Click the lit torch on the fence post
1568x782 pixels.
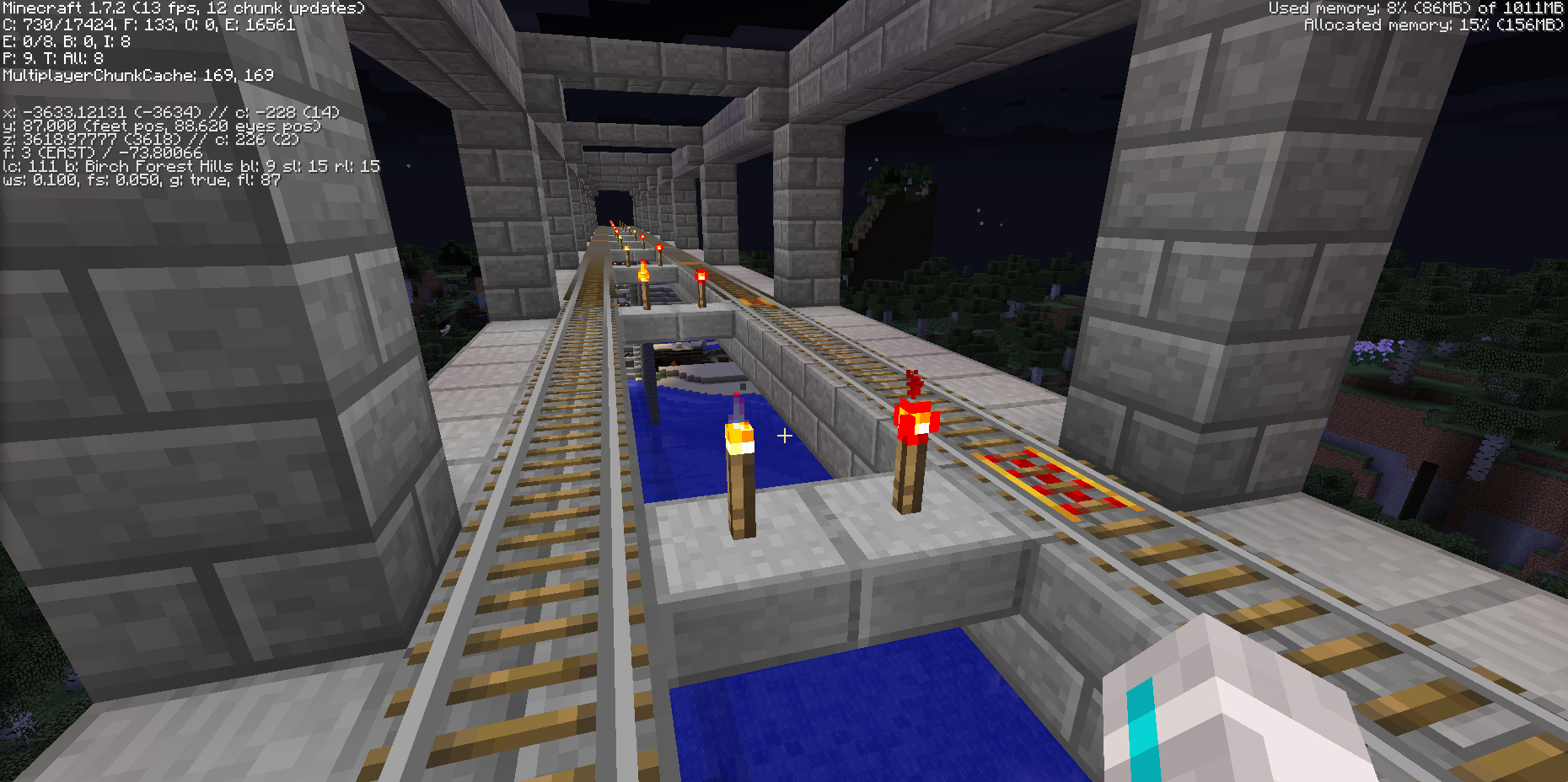pos(739,438)
